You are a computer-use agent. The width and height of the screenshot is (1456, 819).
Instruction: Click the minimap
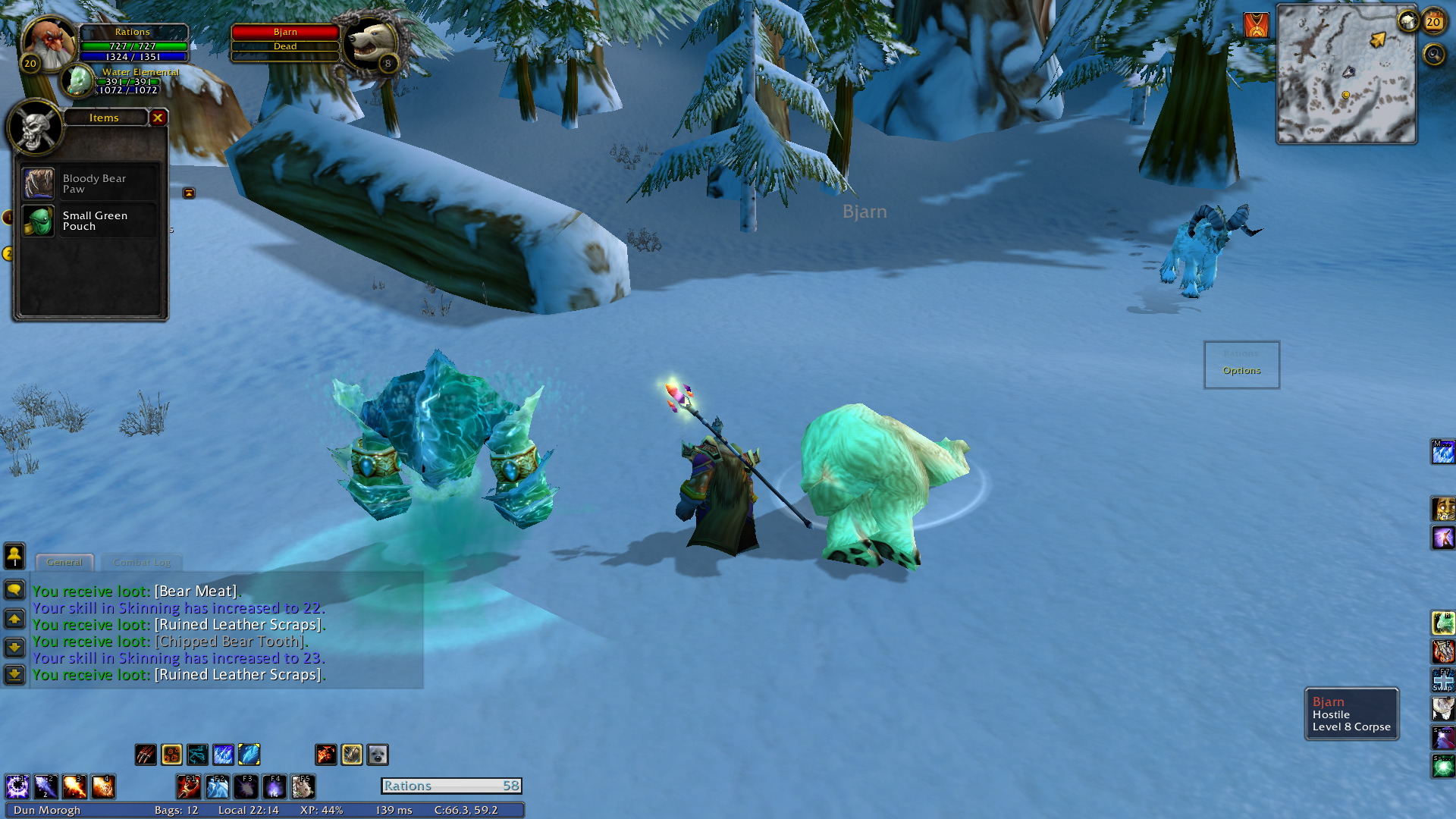coord(1346,74)
